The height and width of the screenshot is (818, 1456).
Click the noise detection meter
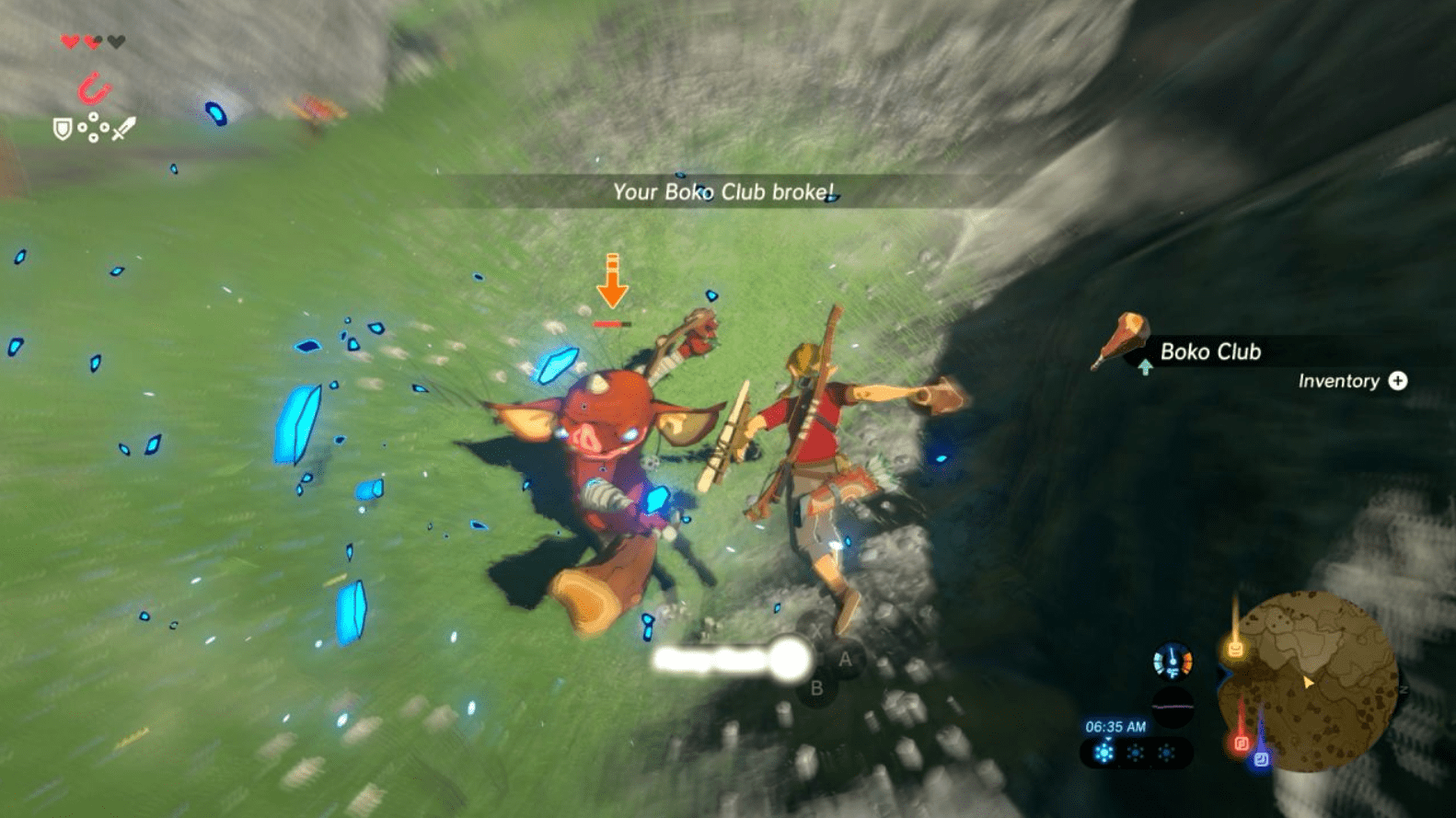click(x=1173, y=706)
